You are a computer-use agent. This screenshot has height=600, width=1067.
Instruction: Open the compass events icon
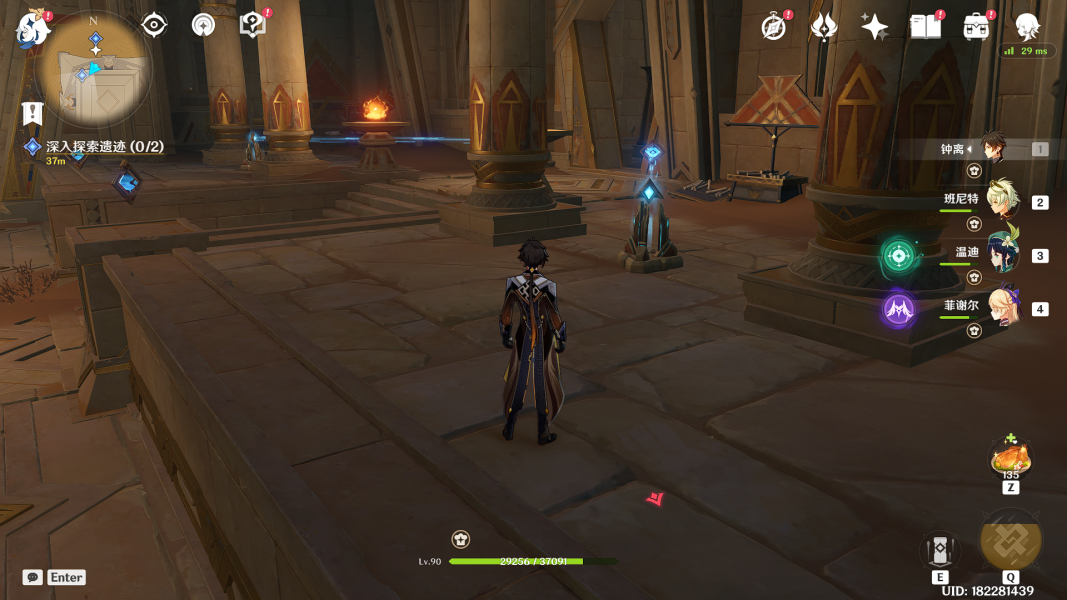point(773,27)
